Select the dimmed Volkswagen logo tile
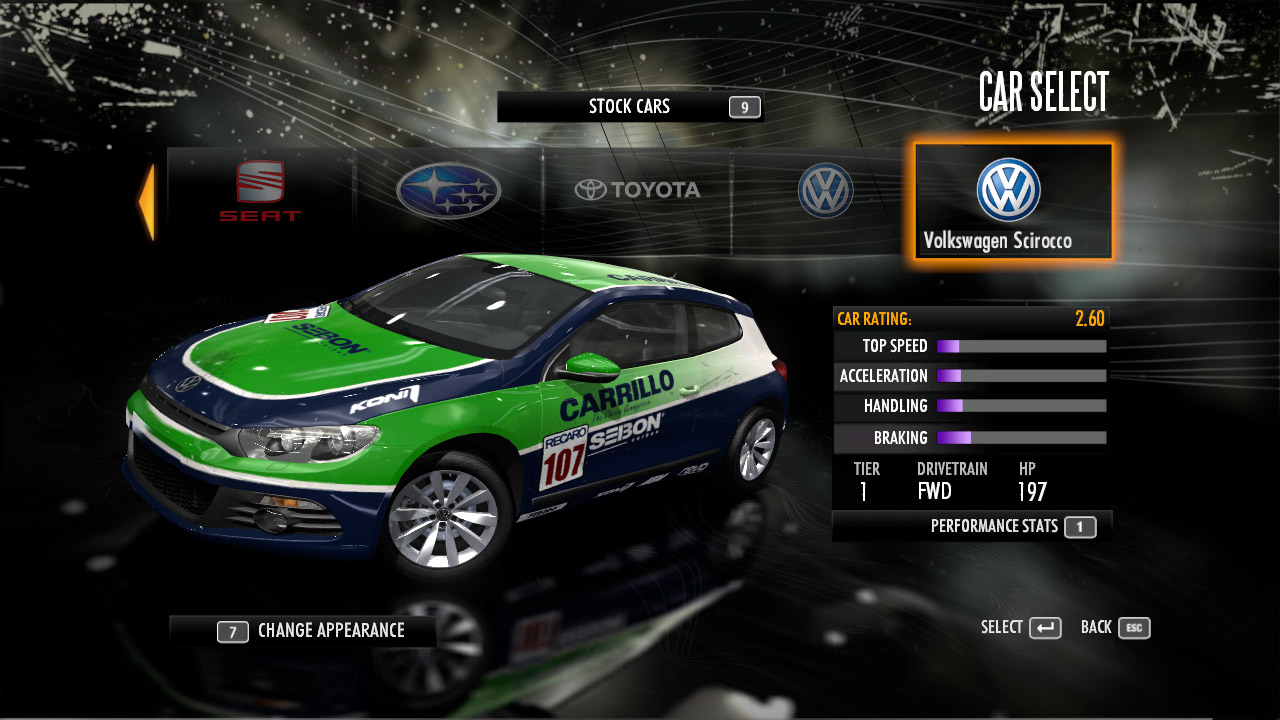 click(x=825, y=191)
